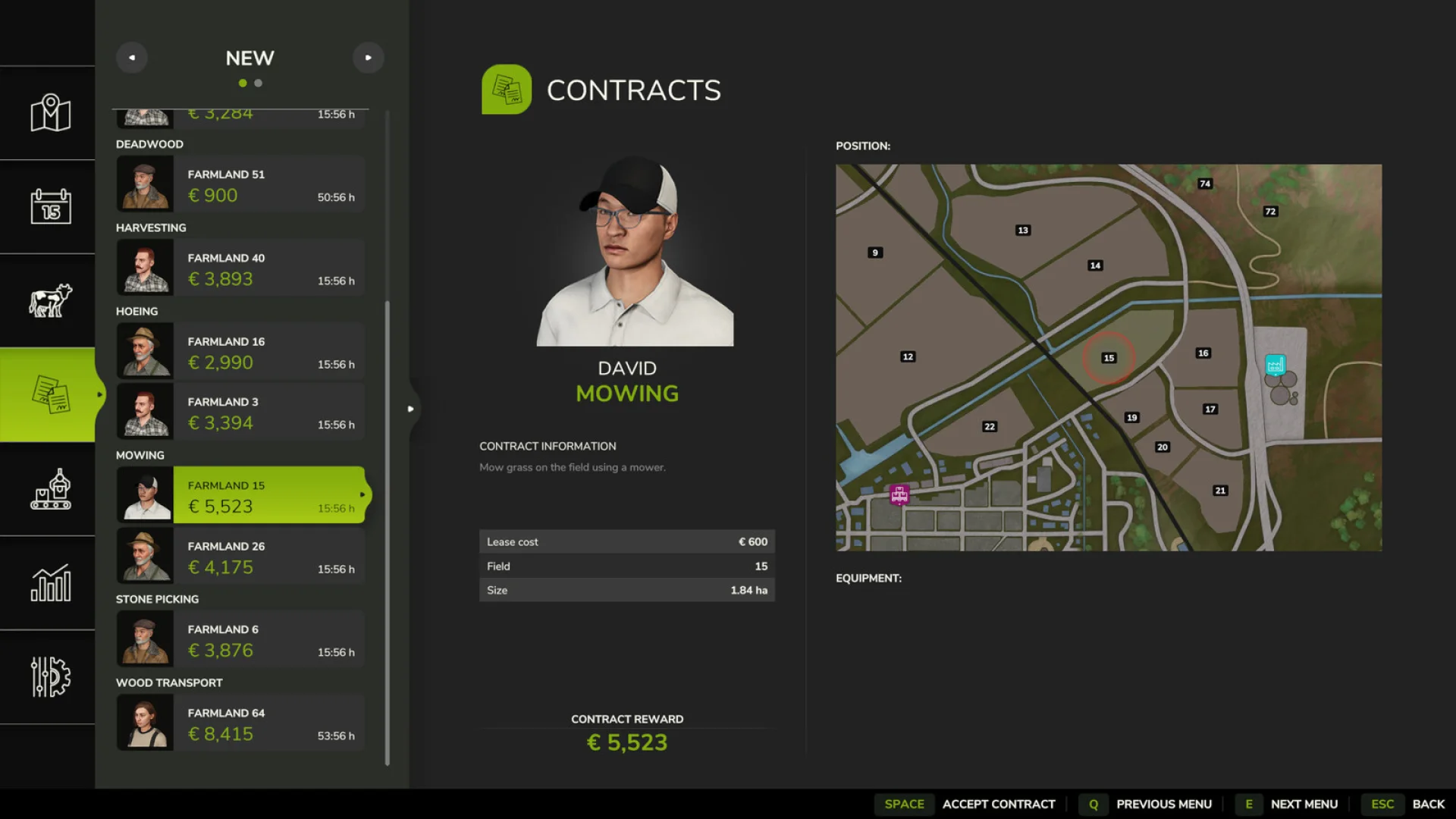Click the right arrow beside NEW
The image size is (1456, 819).
pyautogui.click(x=369, y=57)
